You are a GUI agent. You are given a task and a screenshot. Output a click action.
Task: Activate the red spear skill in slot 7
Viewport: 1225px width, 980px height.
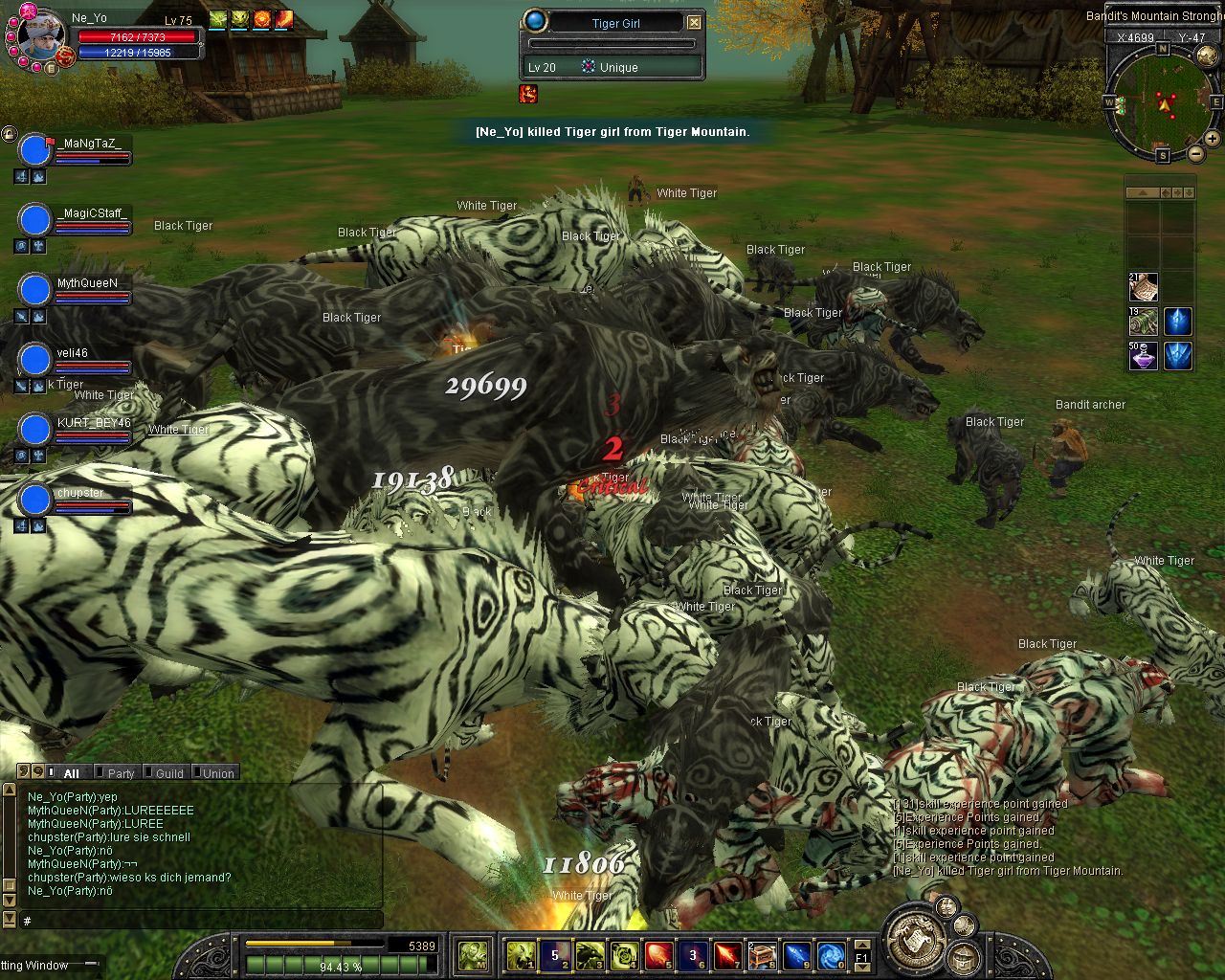click(727, 955)
